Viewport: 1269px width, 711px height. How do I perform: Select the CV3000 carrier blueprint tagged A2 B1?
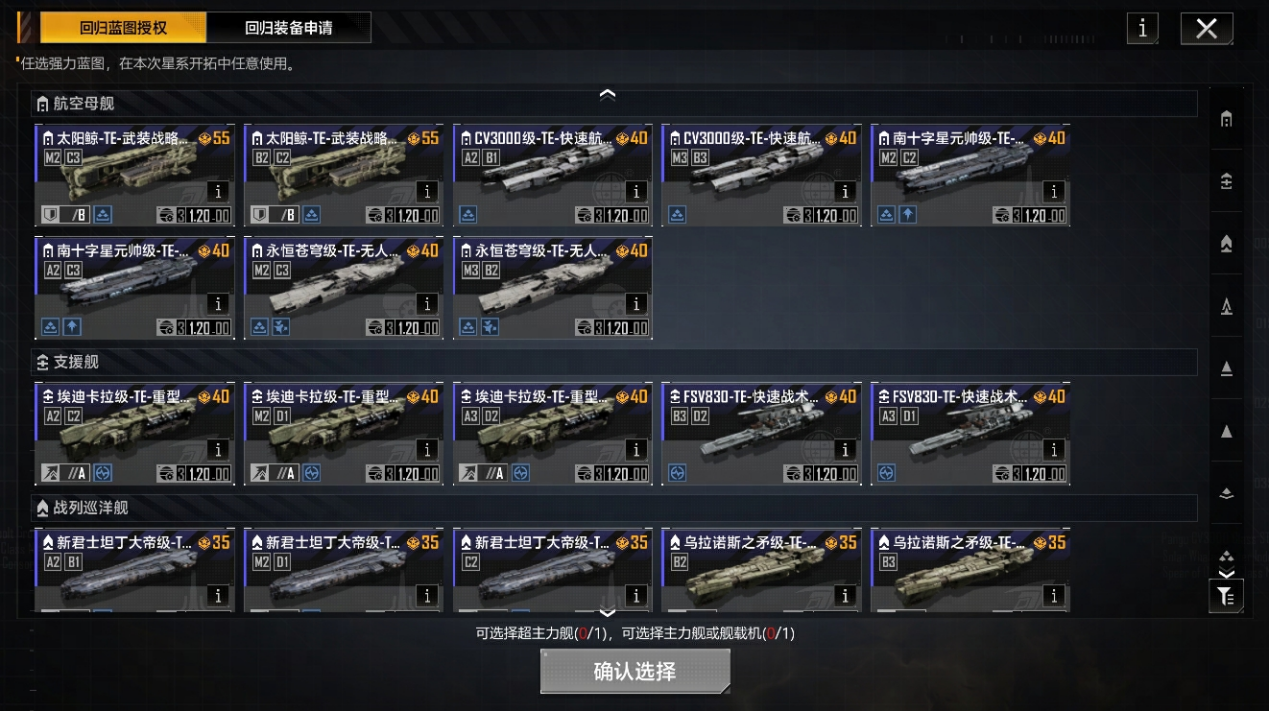(552, 176)
